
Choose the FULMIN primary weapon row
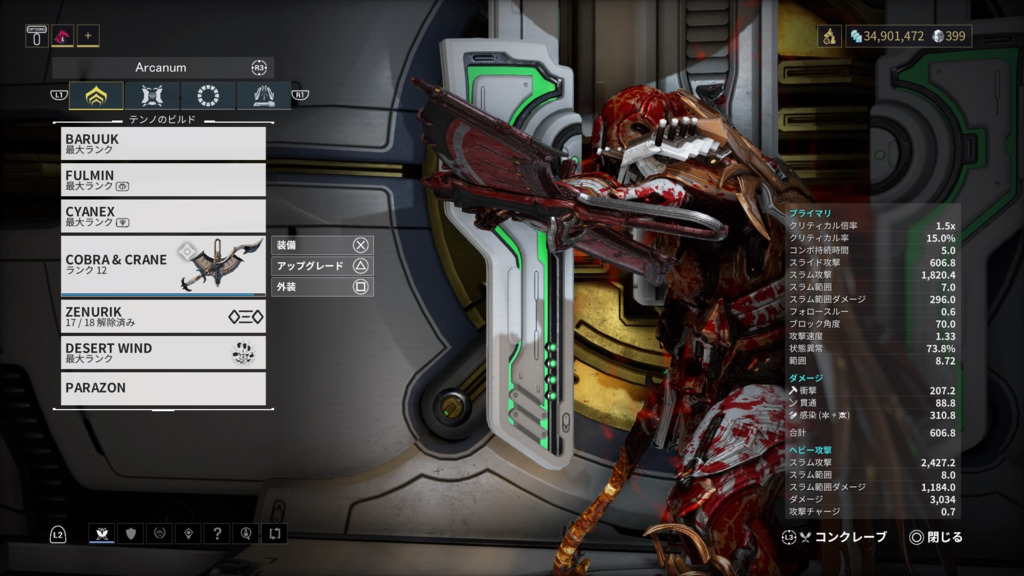[x=163, y=180]
